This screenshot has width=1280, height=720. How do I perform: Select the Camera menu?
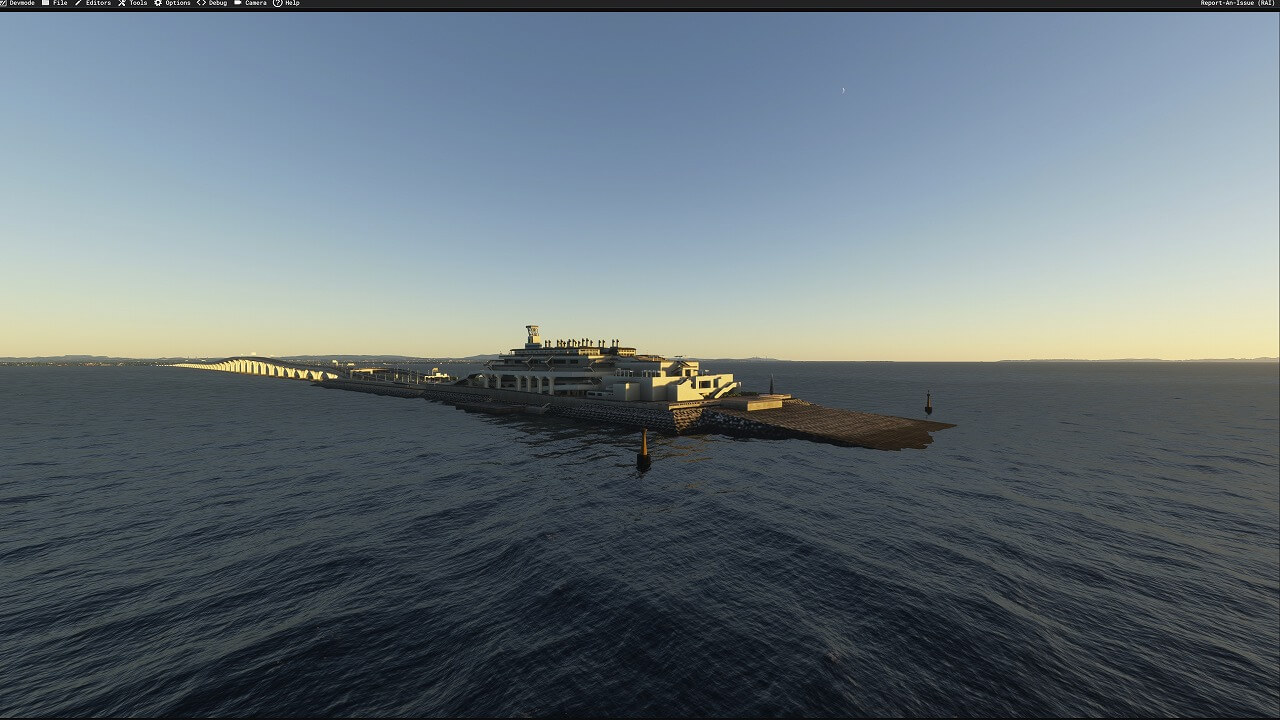250,3
